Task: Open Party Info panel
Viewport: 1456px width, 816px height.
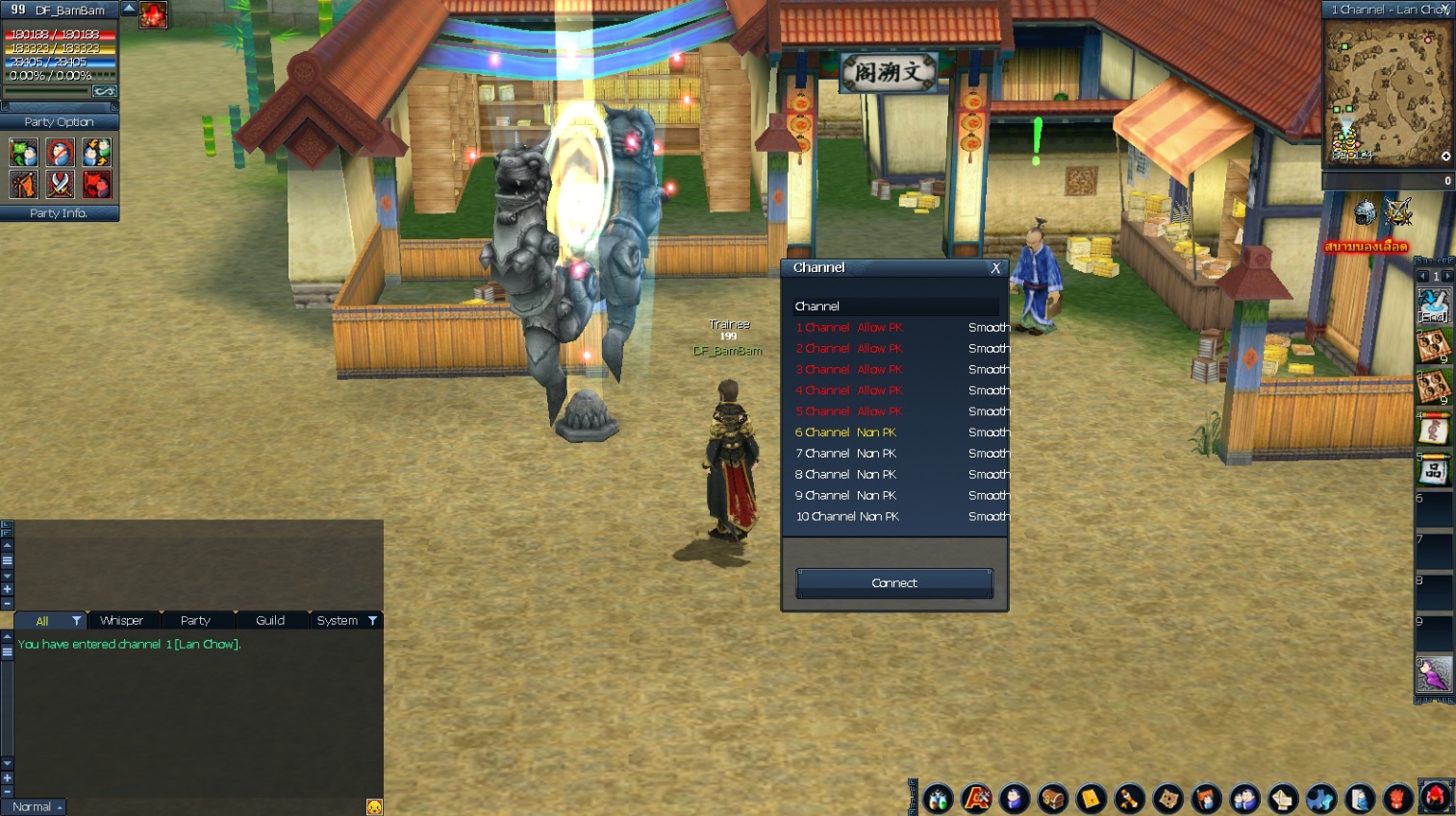Action: (59, 213)
